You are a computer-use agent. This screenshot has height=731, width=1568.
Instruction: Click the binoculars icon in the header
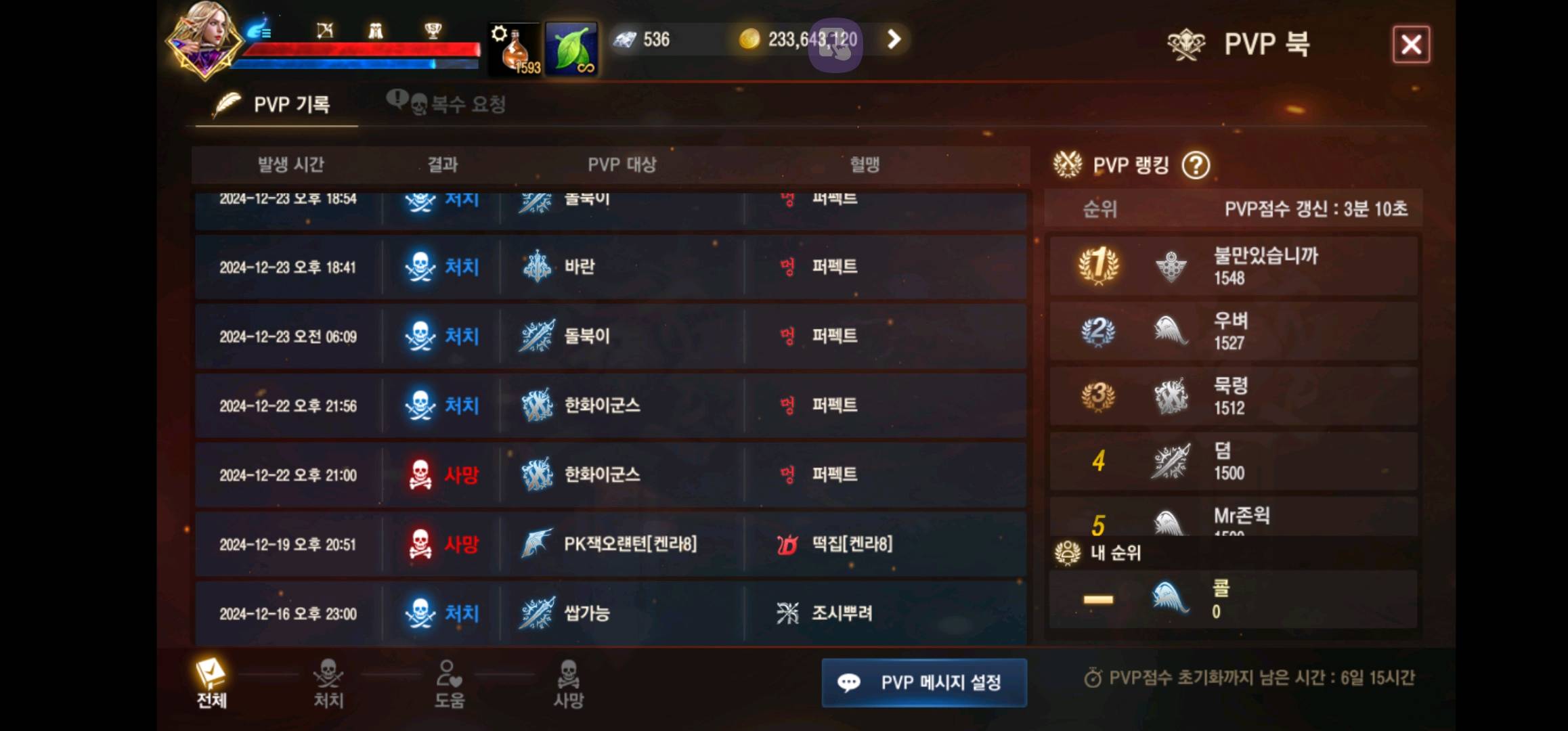(377, 30)
